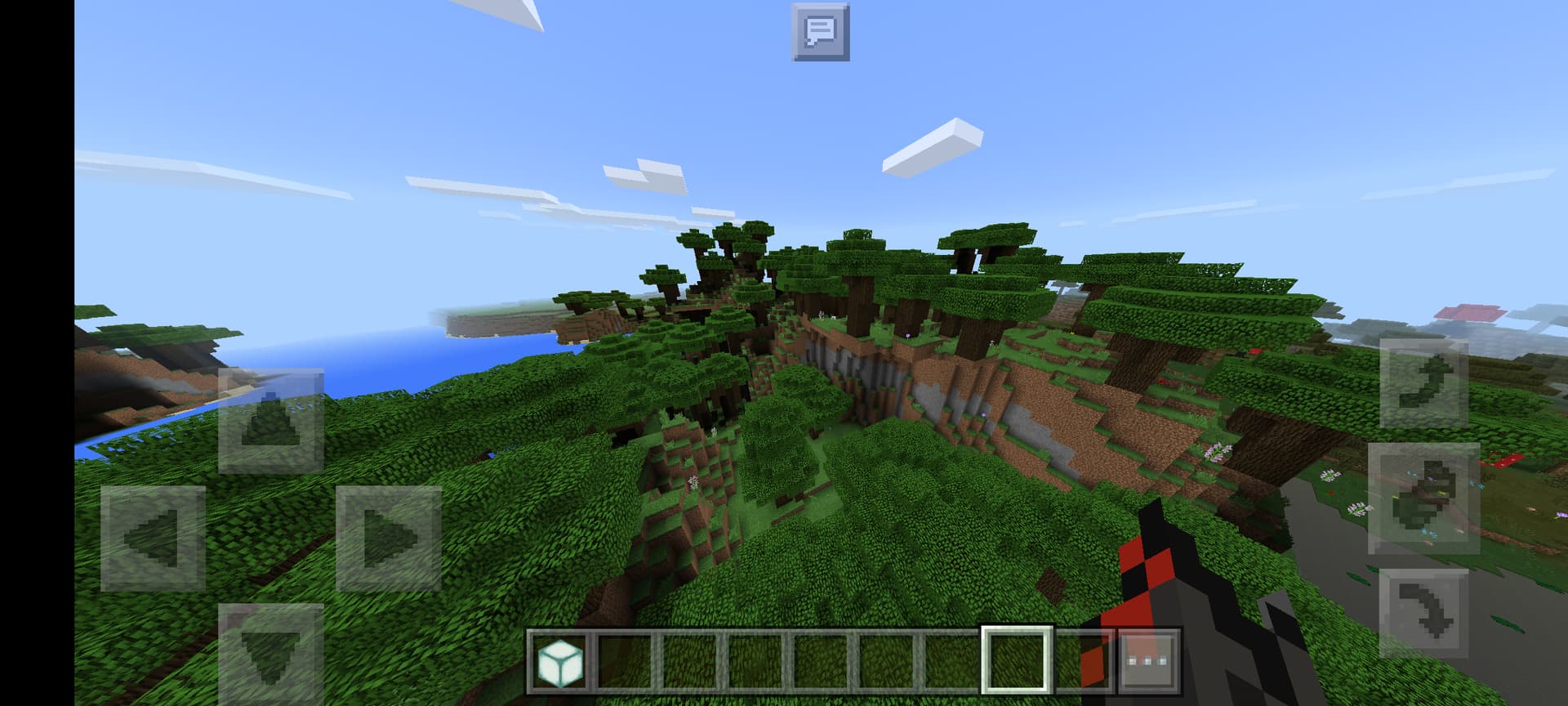Select the glass block hotbar slot
The height and width of the screenshot is (706, 1568).
560,660
